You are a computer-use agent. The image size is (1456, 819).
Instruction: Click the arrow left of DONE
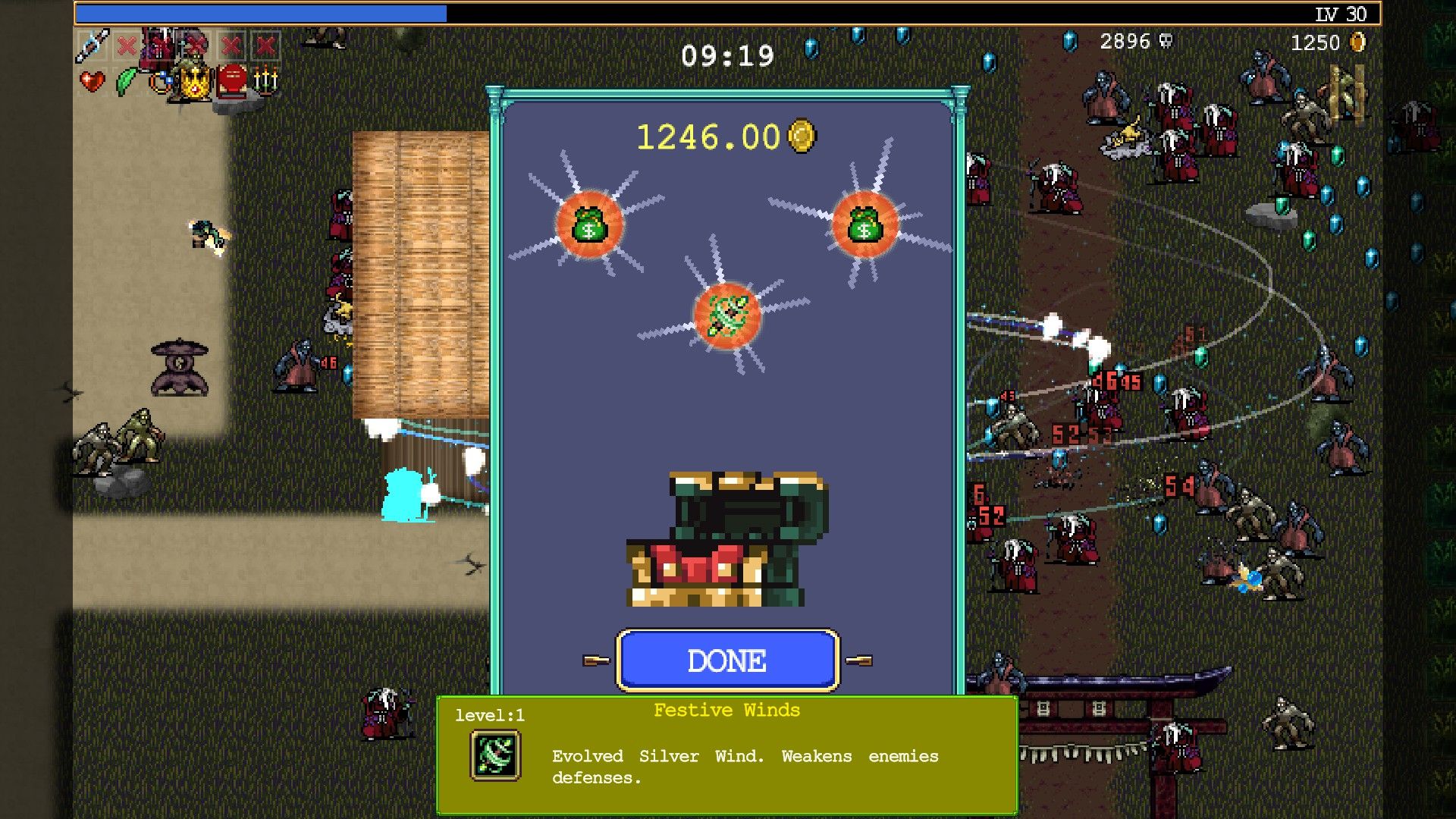[597, 659]
